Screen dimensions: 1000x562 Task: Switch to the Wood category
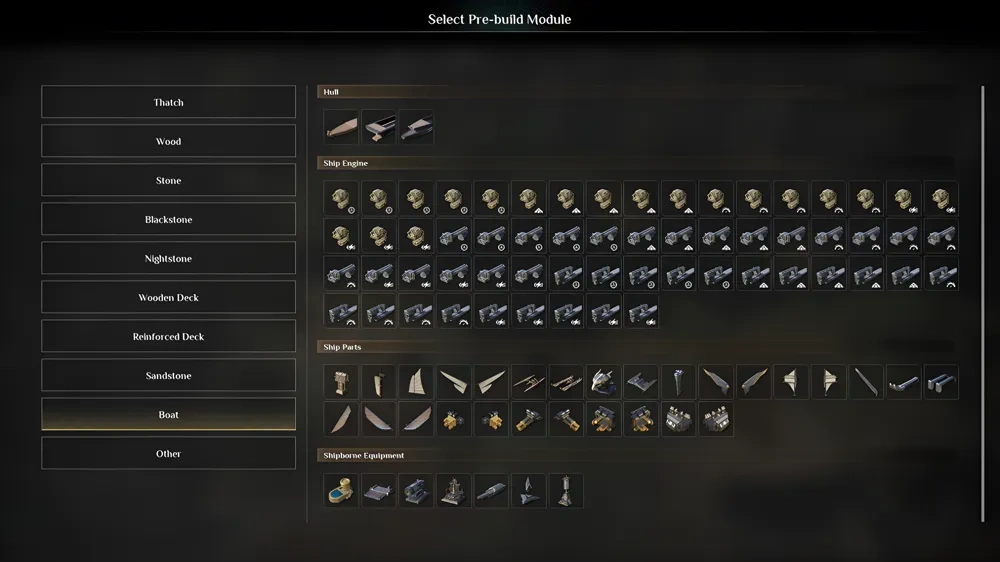(168, 141)
